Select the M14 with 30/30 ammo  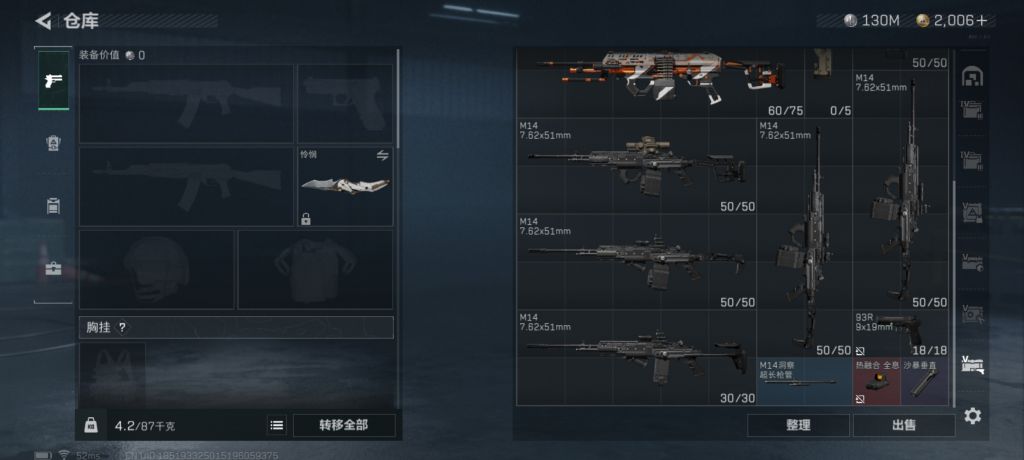tap(635, 357)
